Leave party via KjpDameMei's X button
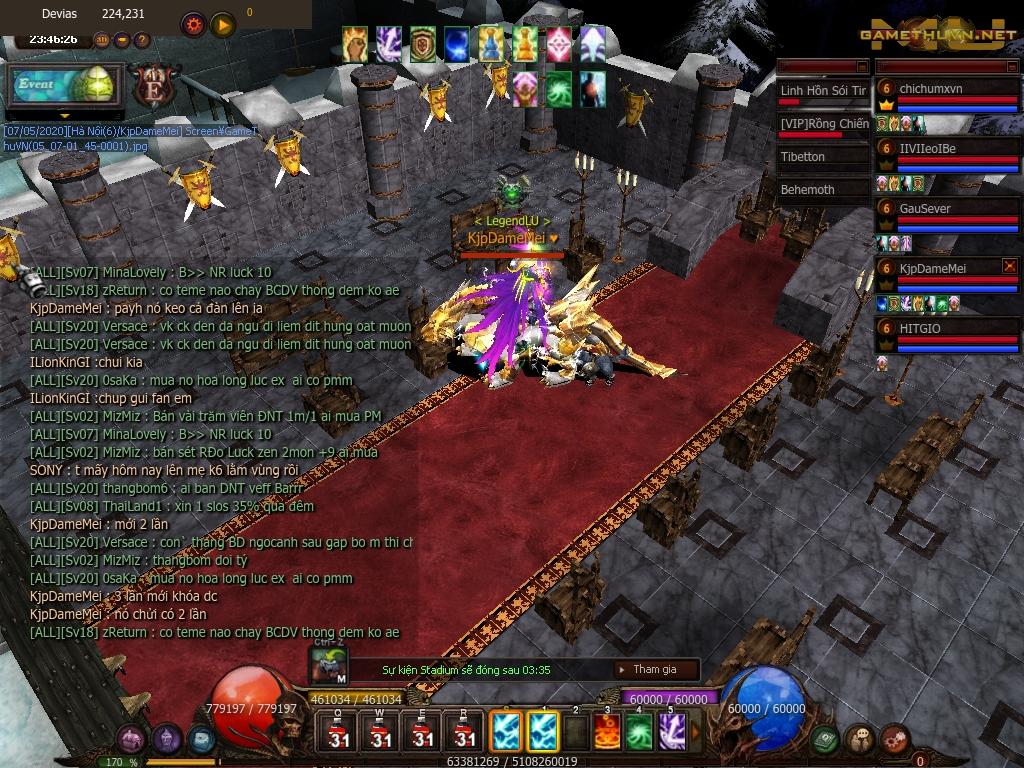The height and width of the screenshot is (768, 1024). point(1009,266)
